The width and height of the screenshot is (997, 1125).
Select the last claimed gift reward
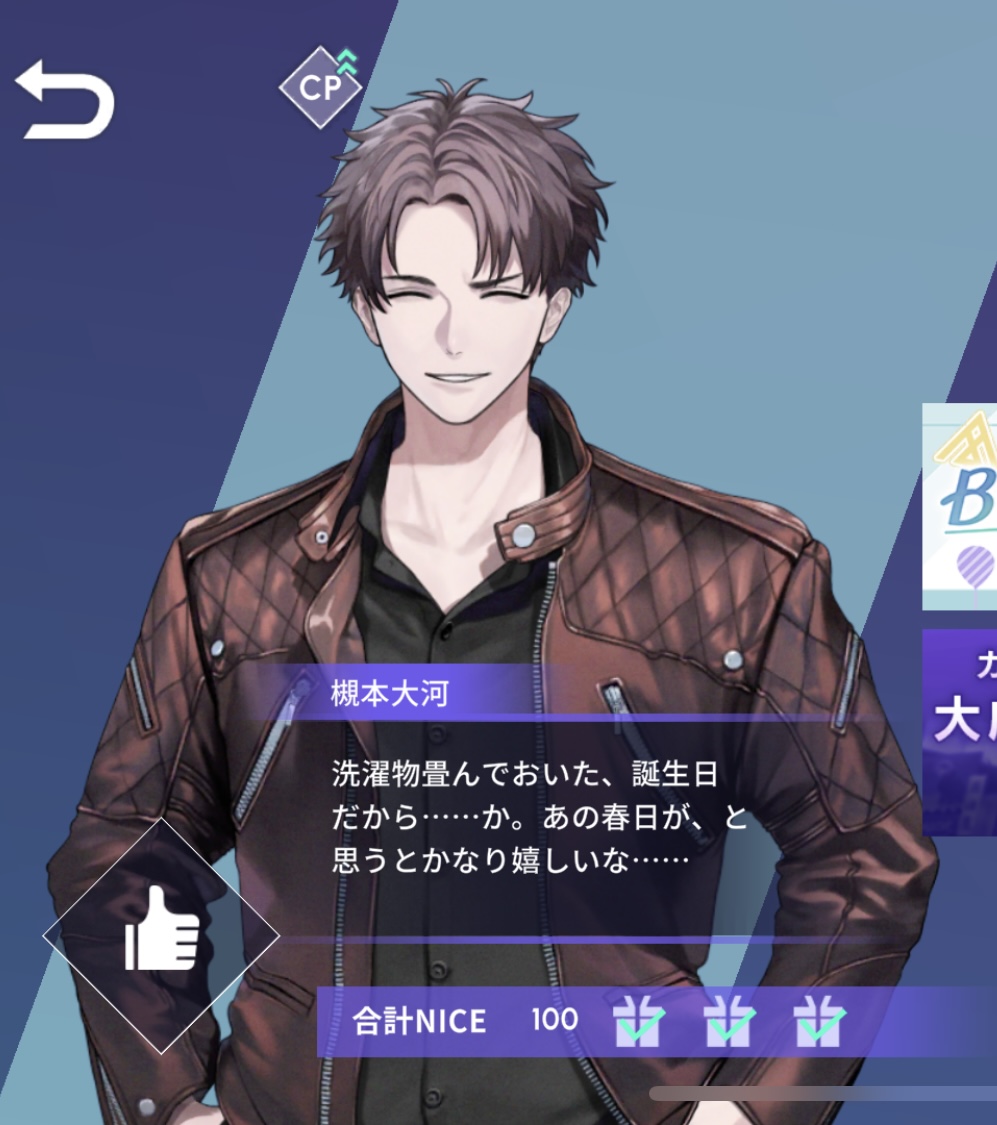click(x=819, y=1021)
